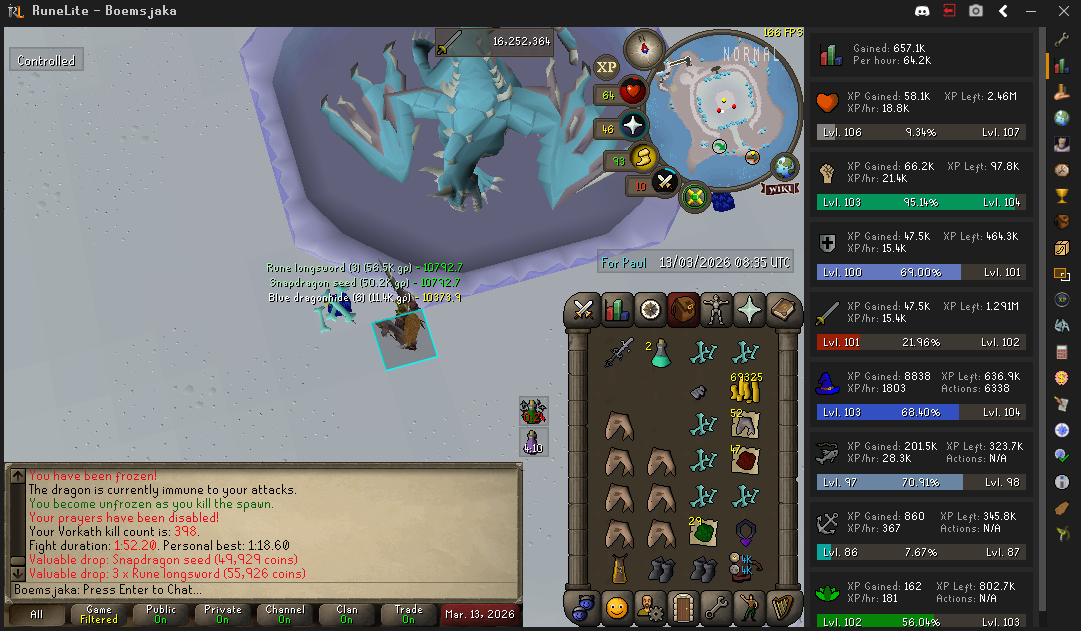The image size is (1081, 631).
Task: Toggle the XP drops button
Action: (606, 67)
